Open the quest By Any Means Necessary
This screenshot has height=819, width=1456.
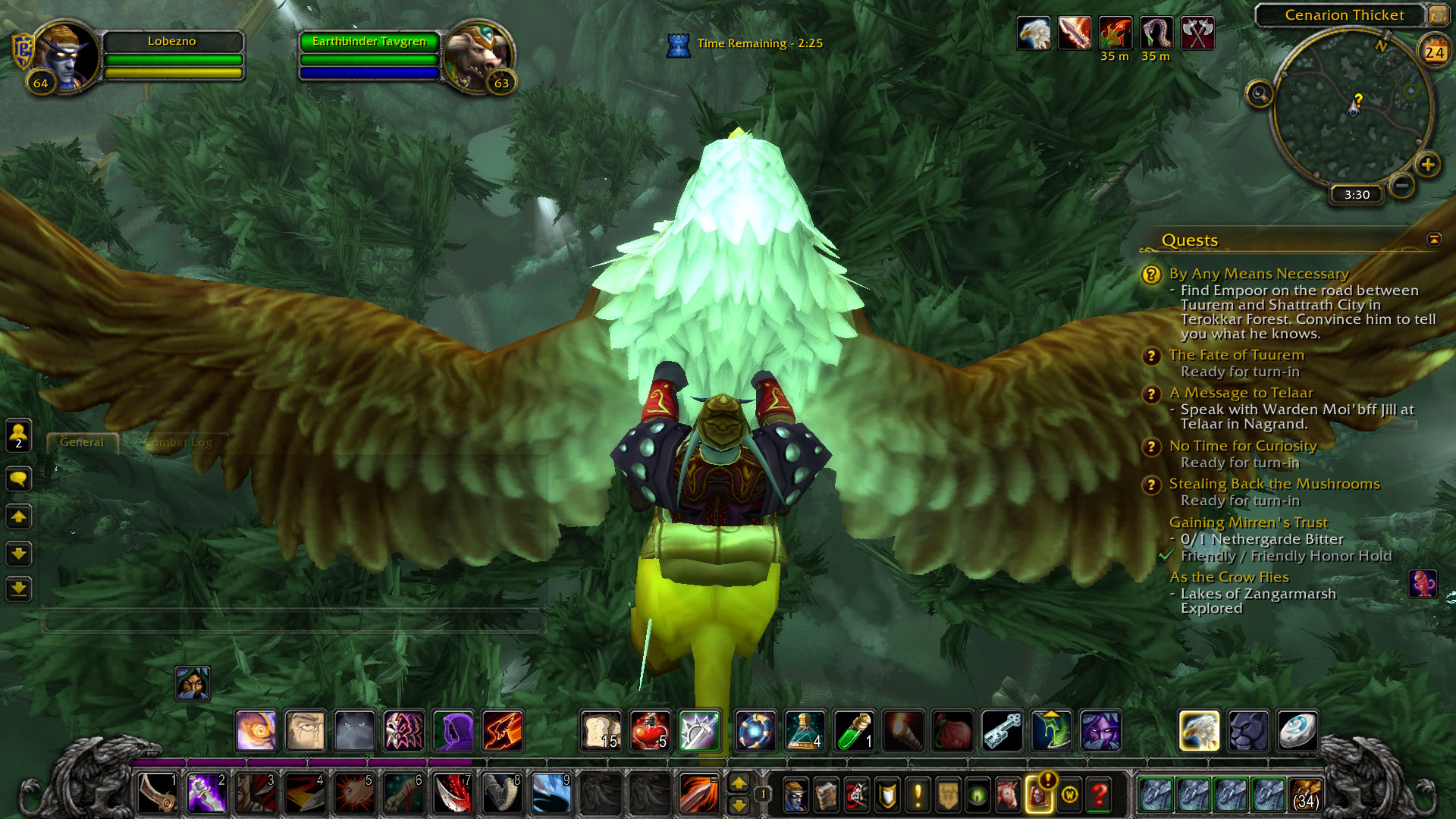click(x=1258, y=274)
